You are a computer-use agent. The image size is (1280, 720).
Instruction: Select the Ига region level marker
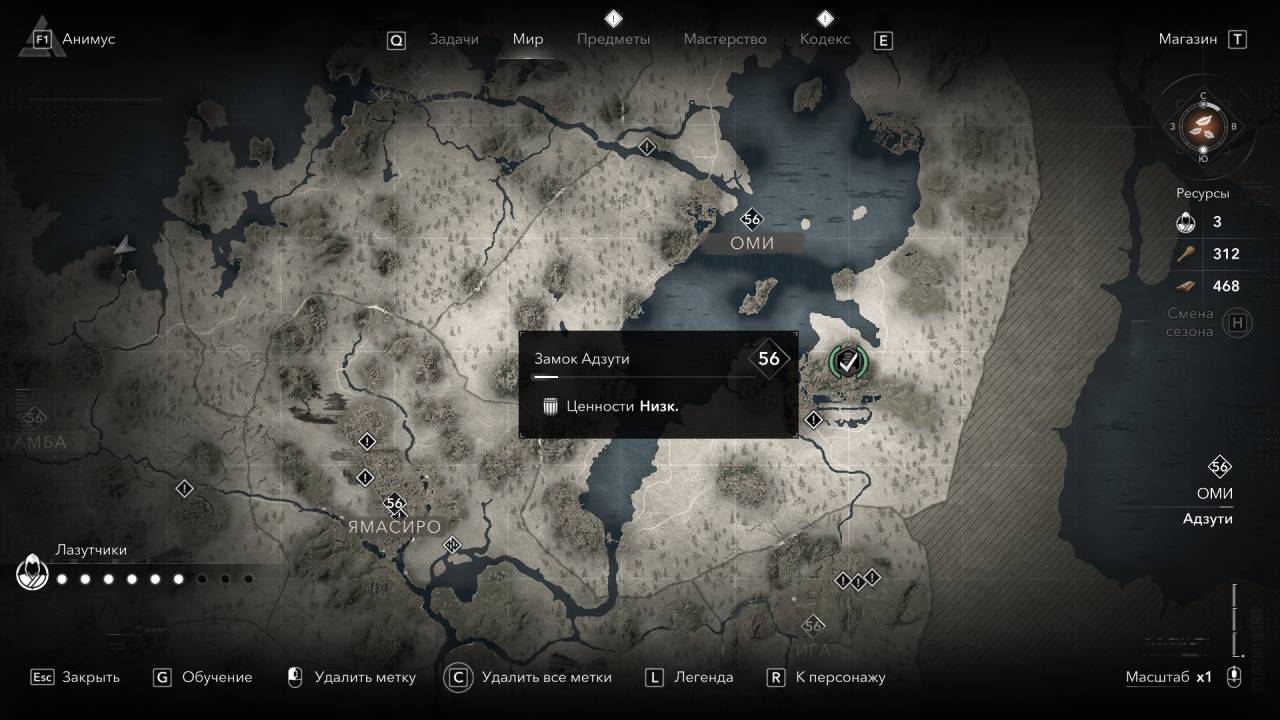pyautogui.click(x=813, y=626)
